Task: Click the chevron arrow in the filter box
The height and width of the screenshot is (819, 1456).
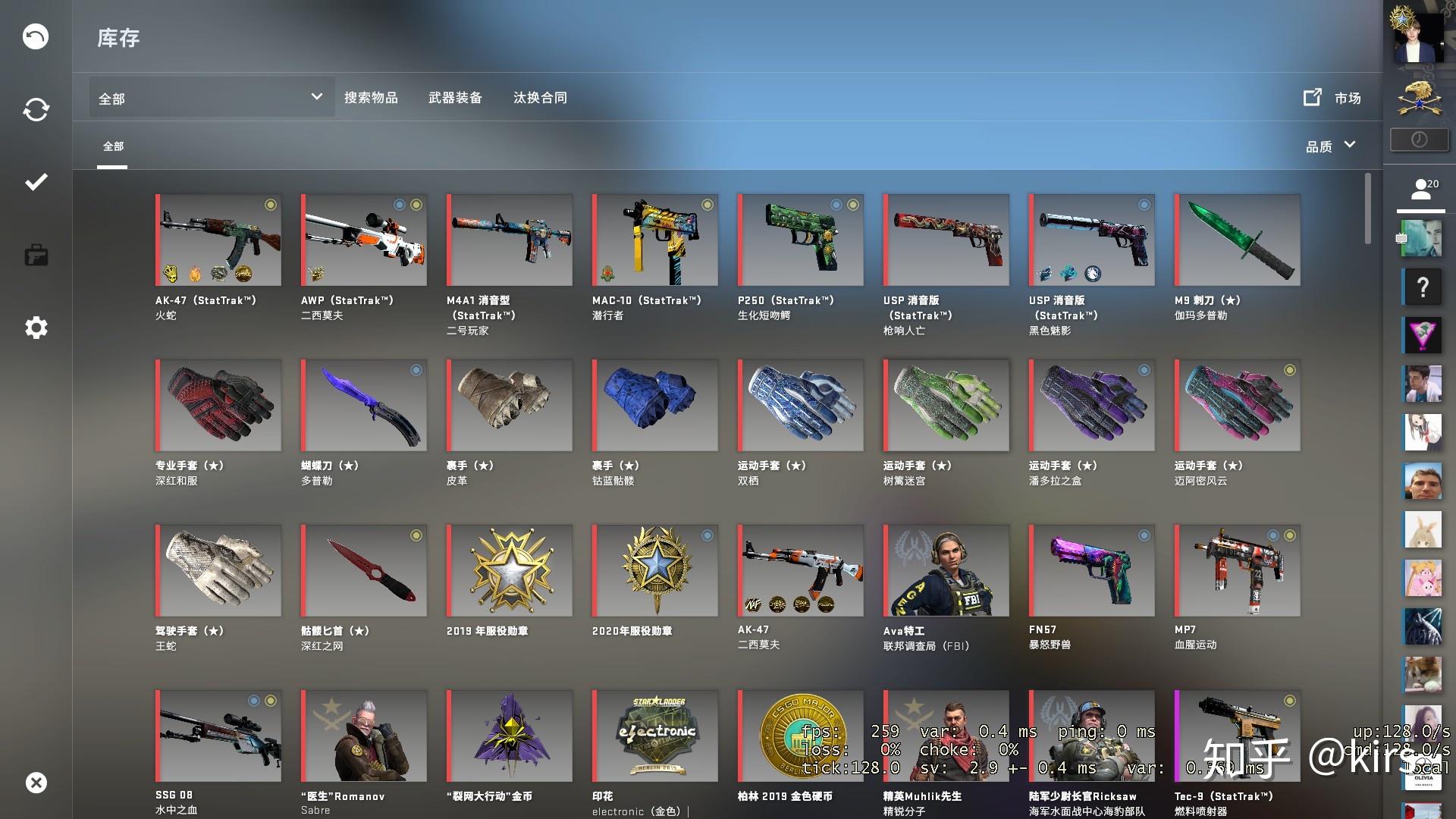Action: [x=317, y=97]
